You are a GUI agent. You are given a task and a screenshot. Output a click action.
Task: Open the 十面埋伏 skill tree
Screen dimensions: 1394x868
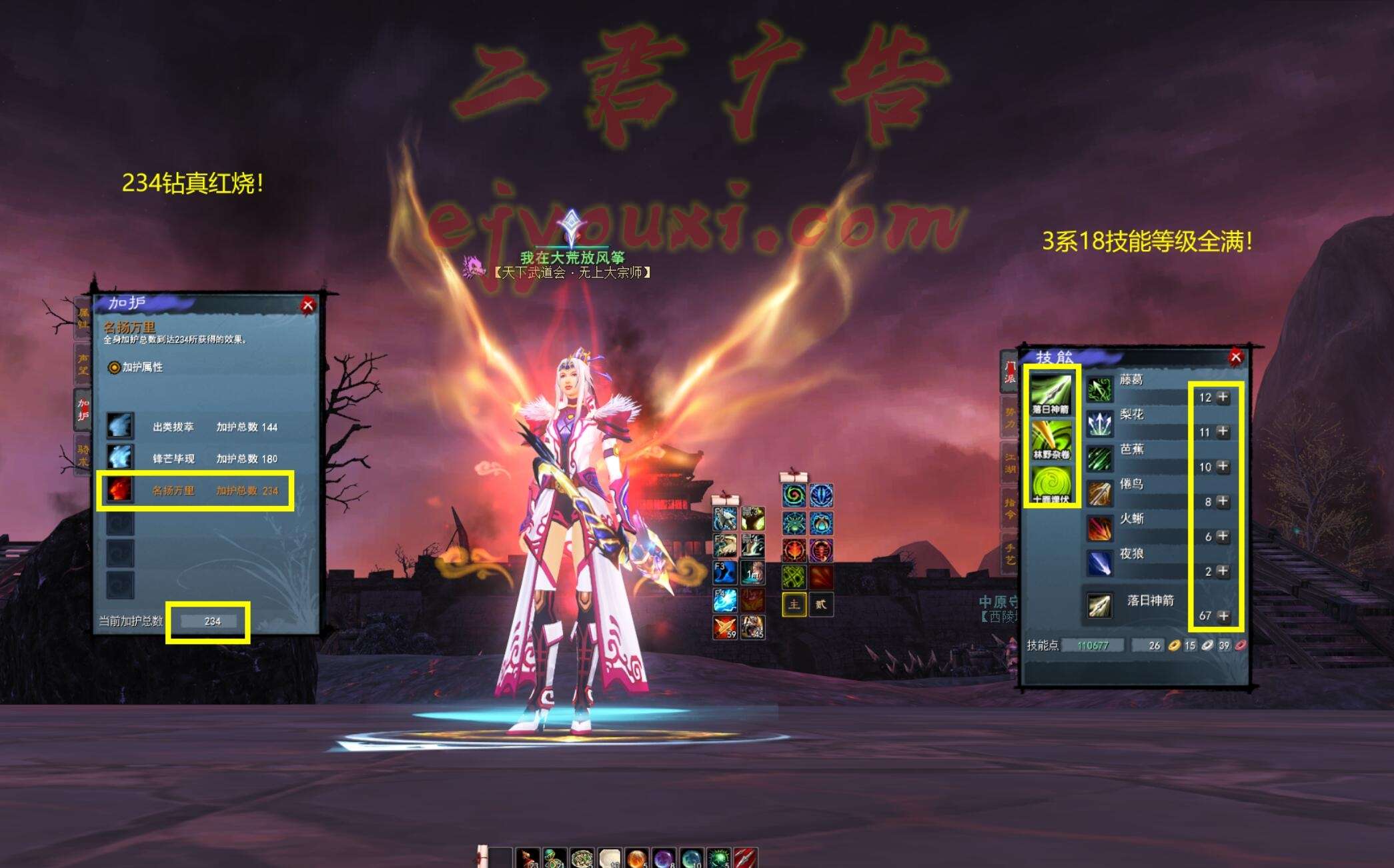coord(1051,483)
